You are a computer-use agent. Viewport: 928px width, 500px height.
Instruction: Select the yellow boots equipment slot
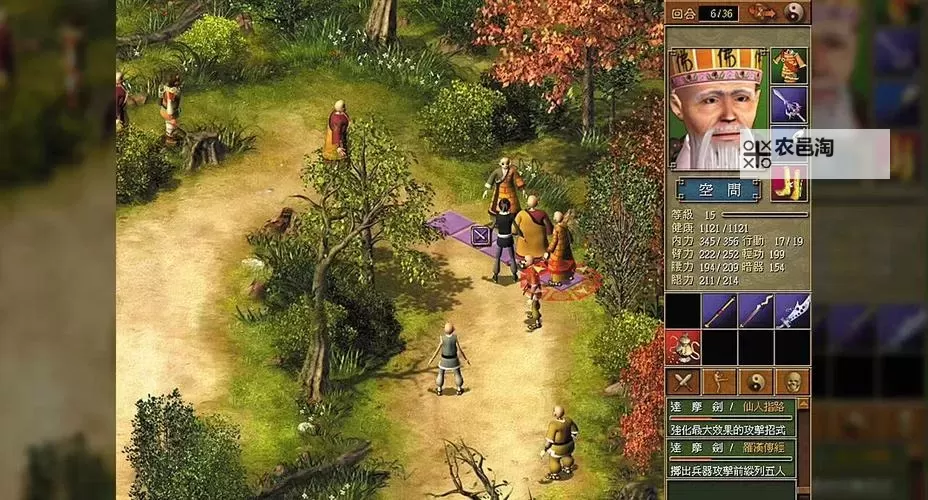(789, 185)
